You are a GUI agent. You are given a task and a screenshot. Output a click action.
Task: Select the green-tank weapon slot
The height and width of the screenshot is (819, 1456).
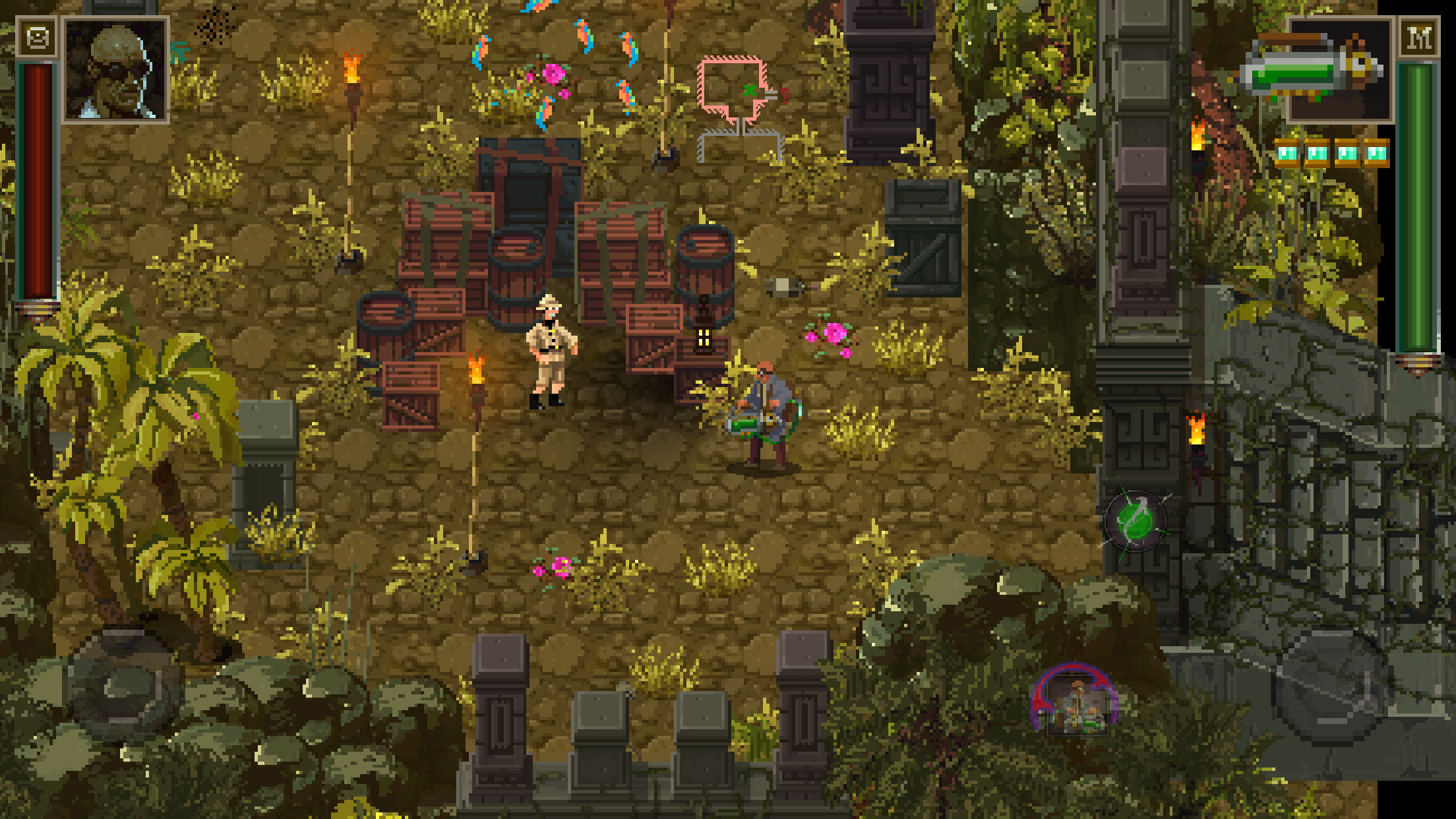[1339, 70]
